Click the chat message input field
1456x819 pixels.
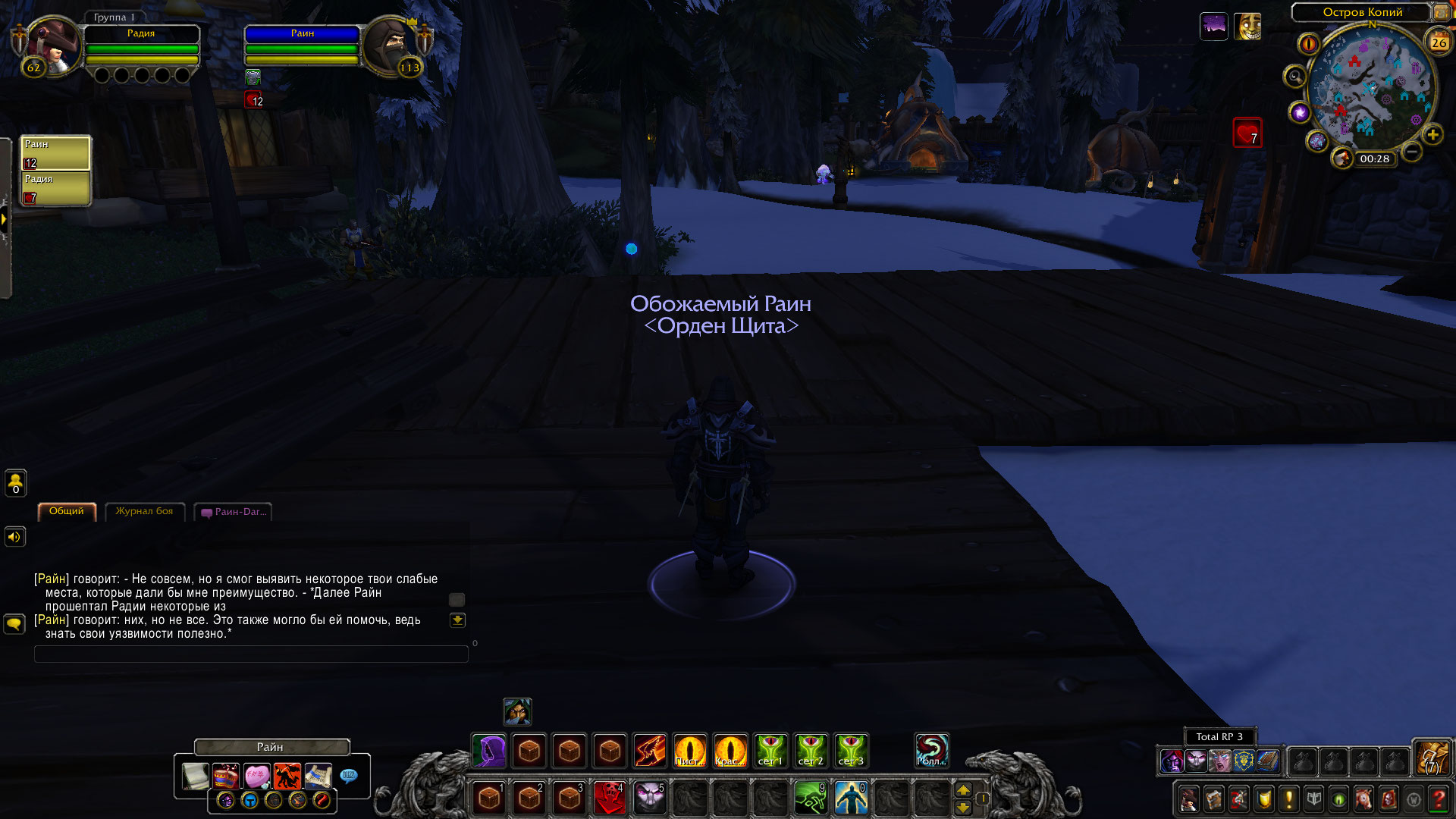(250, 654)
